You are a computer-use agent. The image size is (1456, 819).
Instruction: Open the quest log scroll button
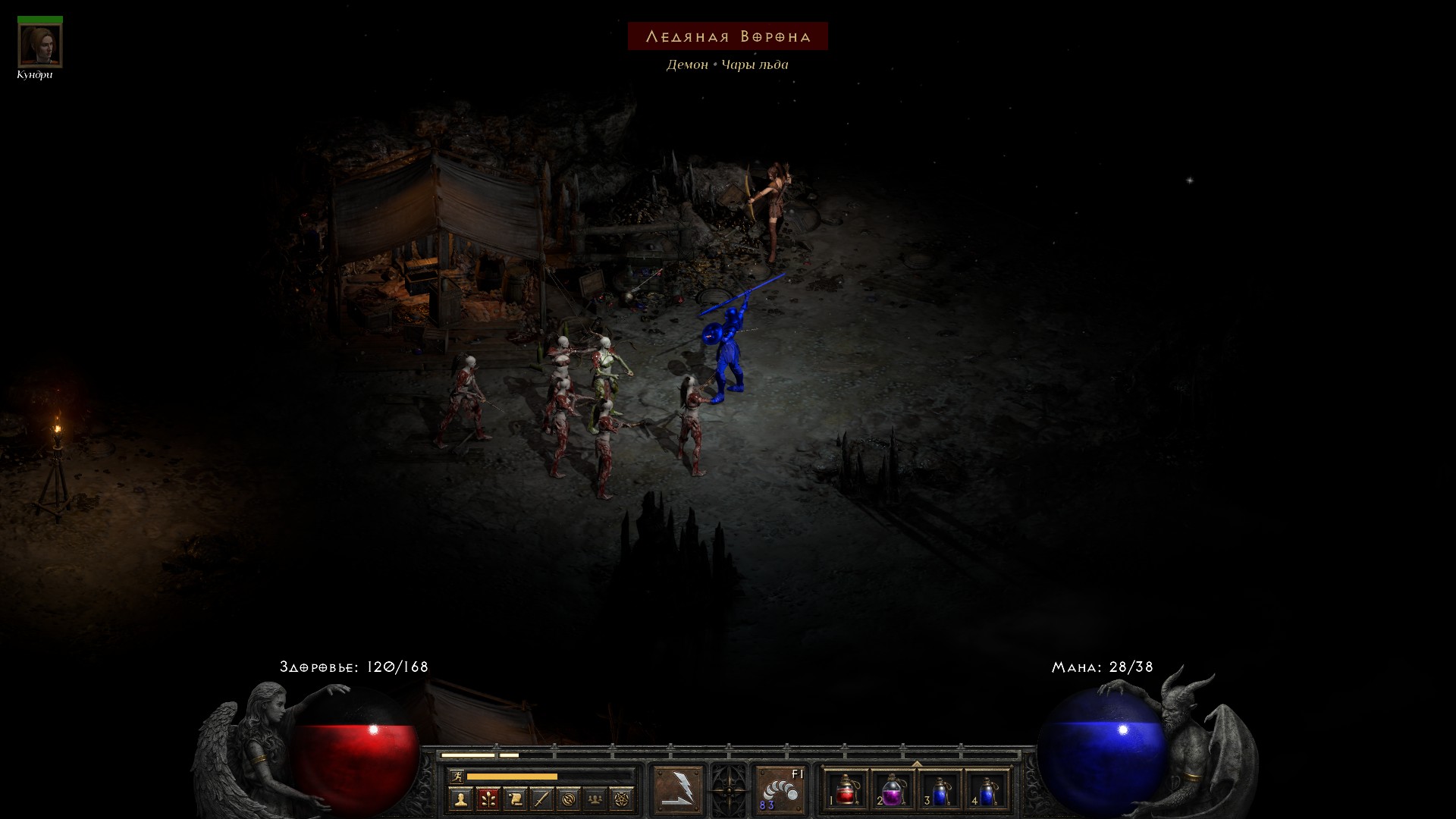[x=515, y=799]
